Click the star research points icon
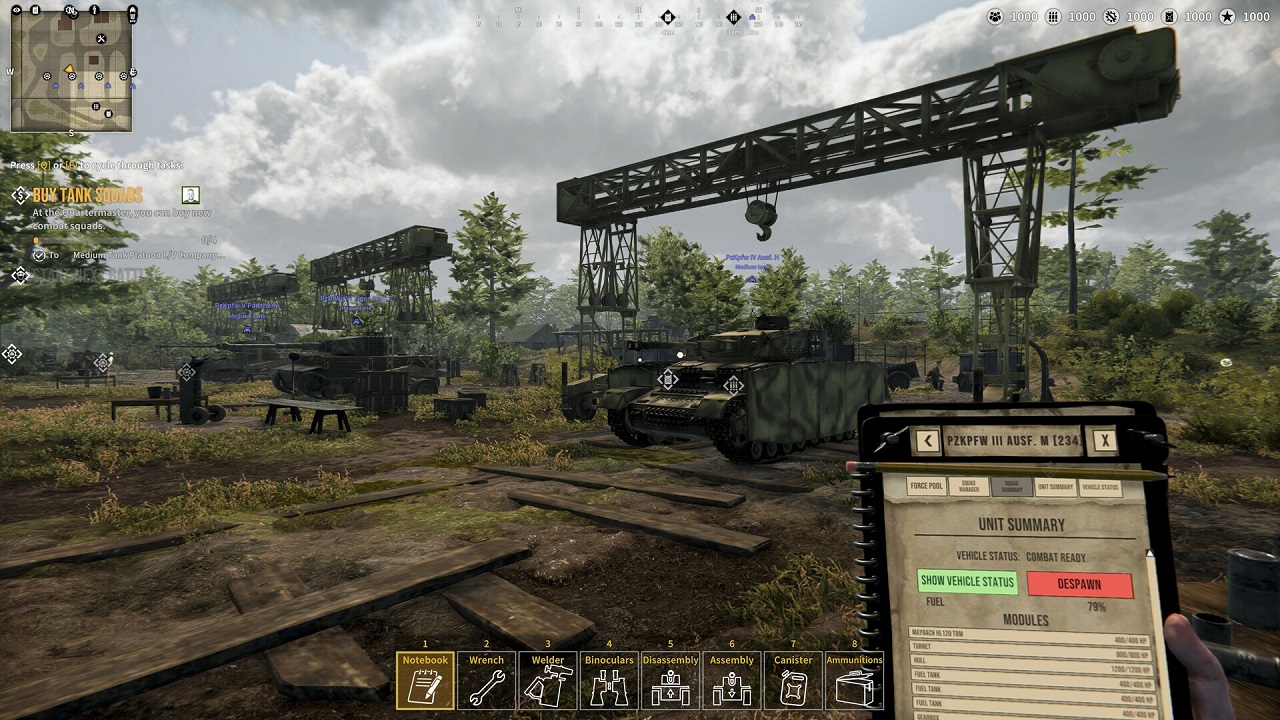This screenshot has height=720, width=1280. point(1228,17)
